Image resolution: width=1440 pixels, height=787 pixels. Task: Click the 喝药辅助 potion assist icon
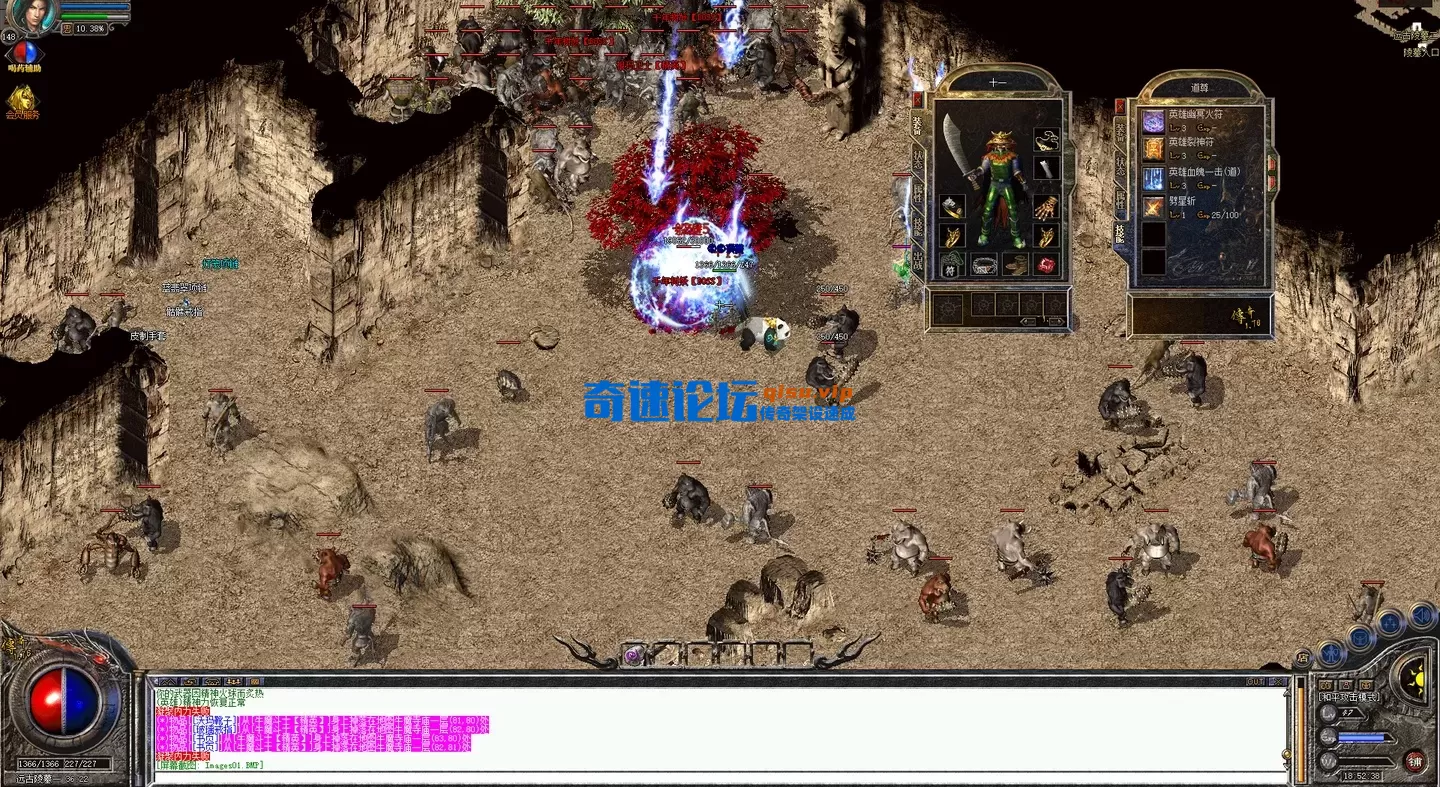(x=25, y=52)
